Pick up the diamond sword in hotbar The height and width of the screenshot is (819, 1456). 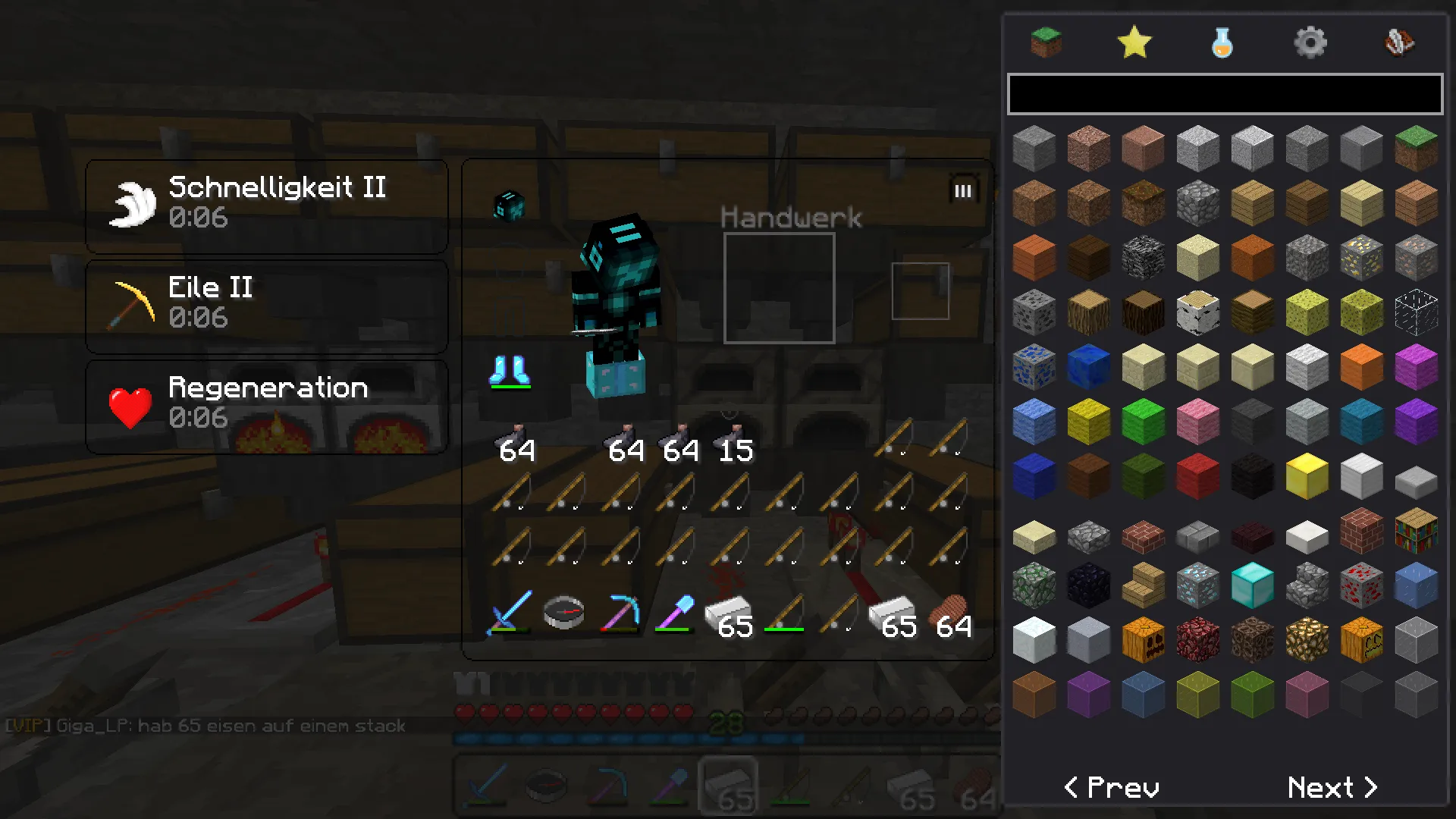pos(510,613)
